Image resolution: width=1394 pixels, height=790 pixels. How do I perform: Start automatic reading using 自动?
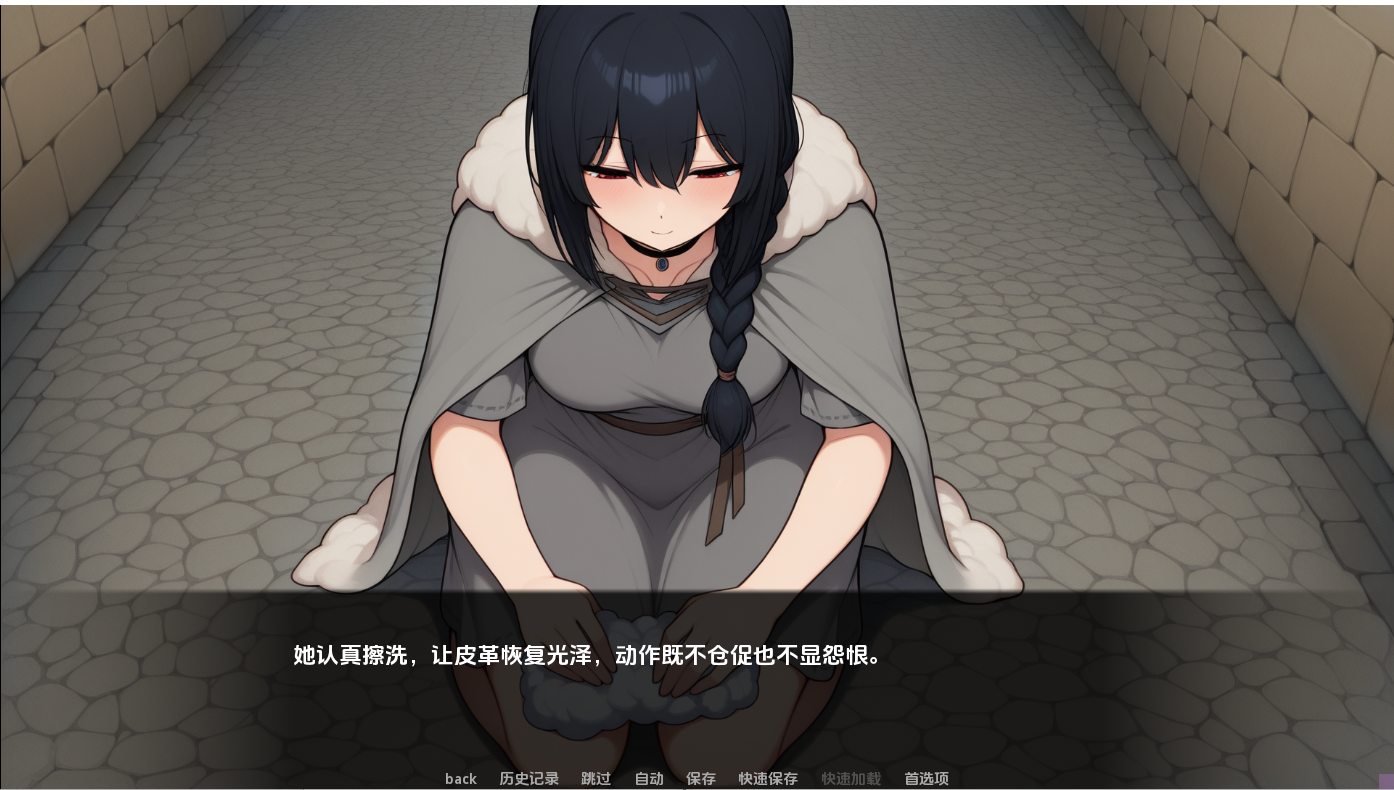click(x=648, y=779)
